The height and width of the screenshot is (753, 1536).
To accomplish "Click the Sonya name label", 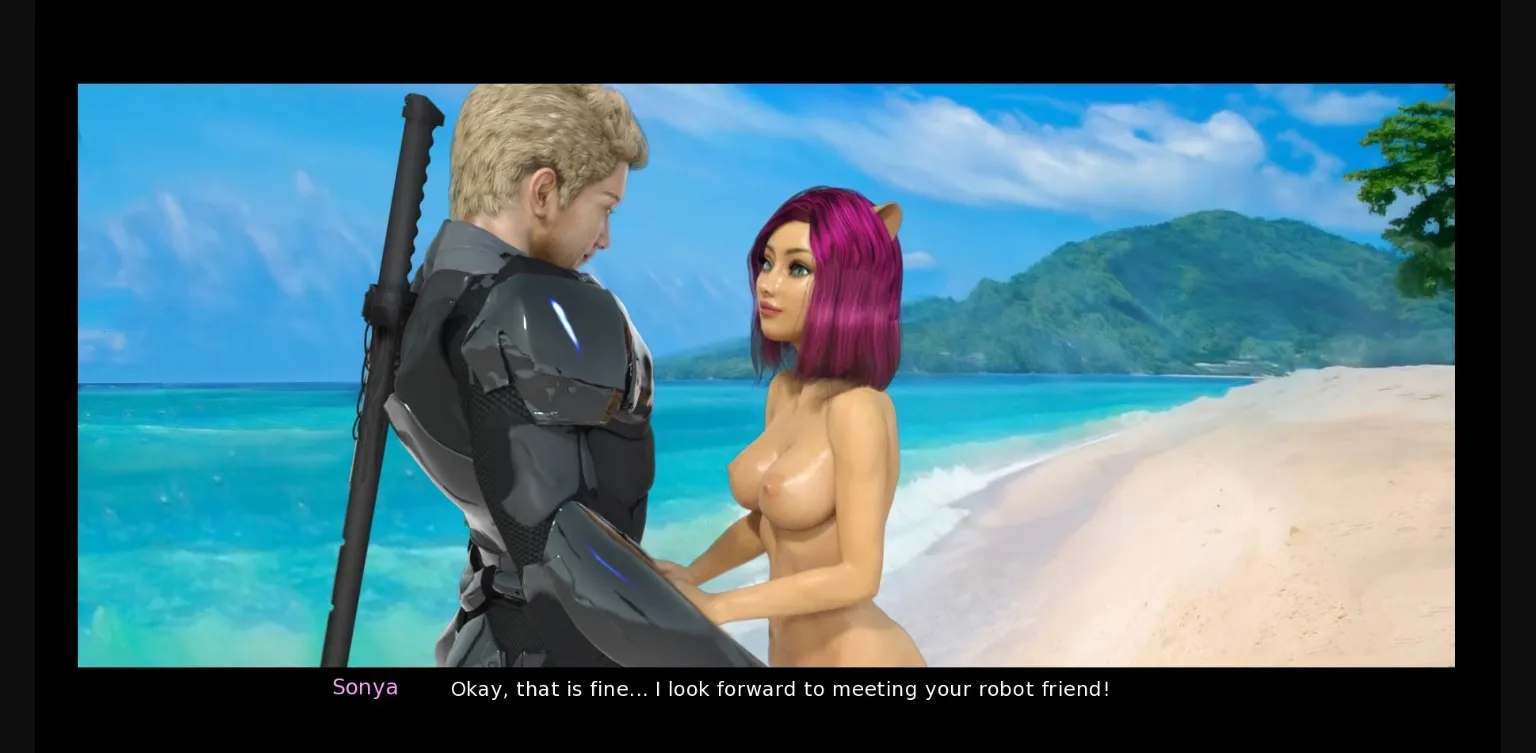I will 365,687.
